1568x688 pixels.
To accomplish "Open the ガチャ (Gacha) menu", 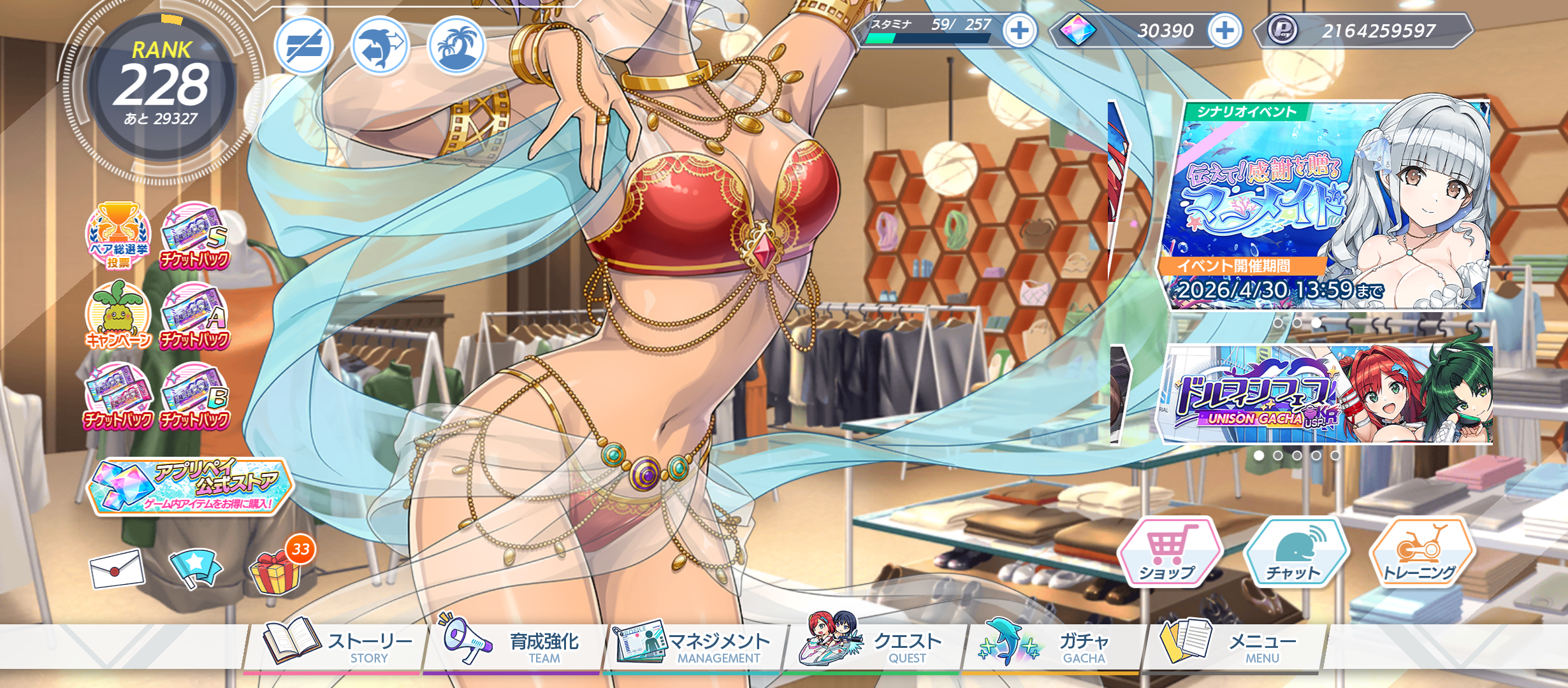I will 1052,647.
